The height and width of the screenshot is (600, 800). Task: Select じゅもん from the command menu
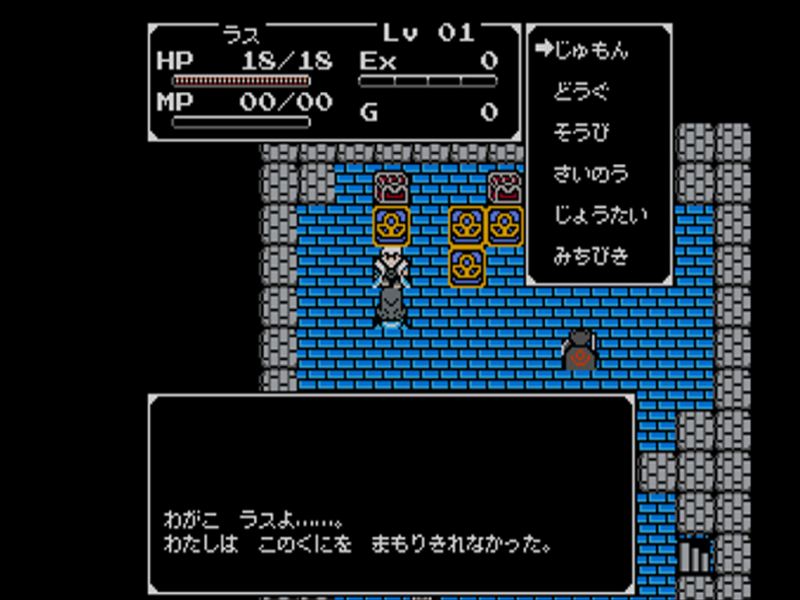point(591,51)
